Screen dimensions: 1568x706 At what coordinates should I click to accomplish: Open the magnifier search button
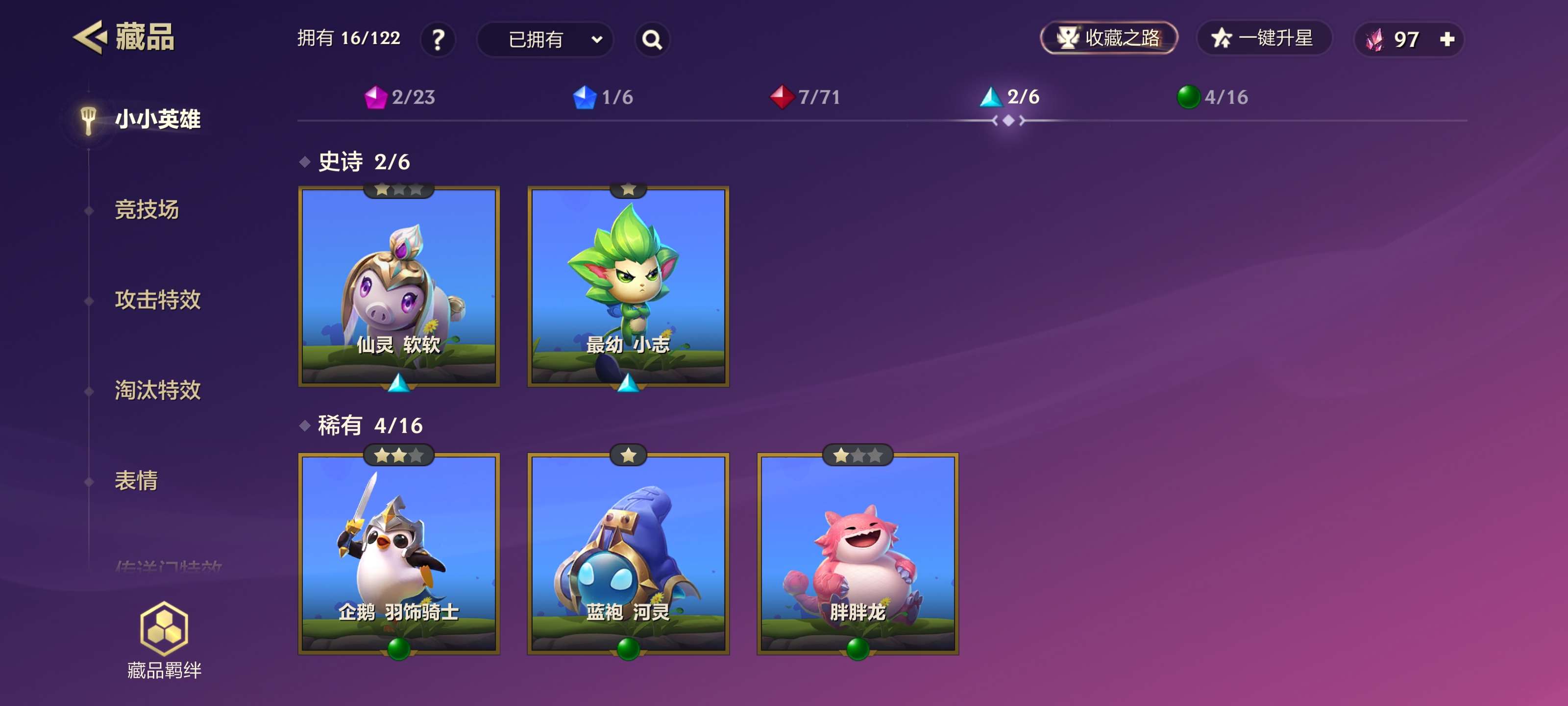[x=652, y=40]
